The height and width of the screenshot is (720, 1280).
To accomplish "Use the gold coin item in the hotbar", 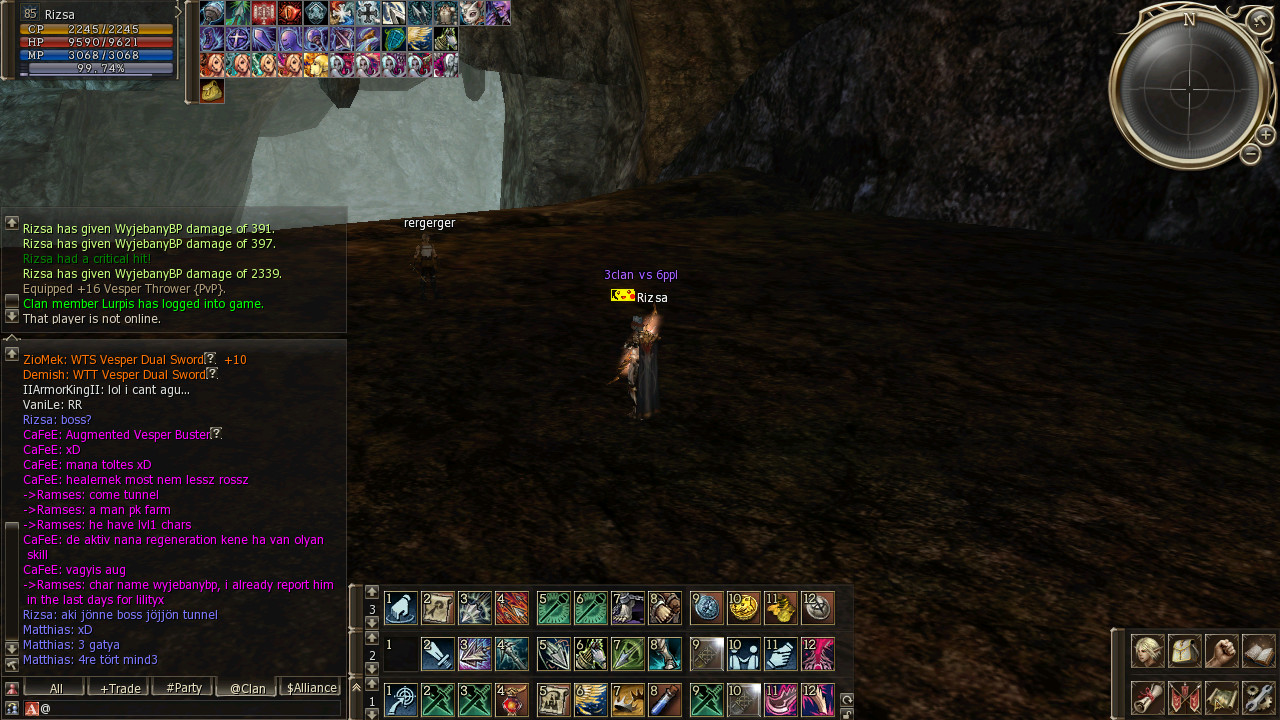I will pos(743,608).
